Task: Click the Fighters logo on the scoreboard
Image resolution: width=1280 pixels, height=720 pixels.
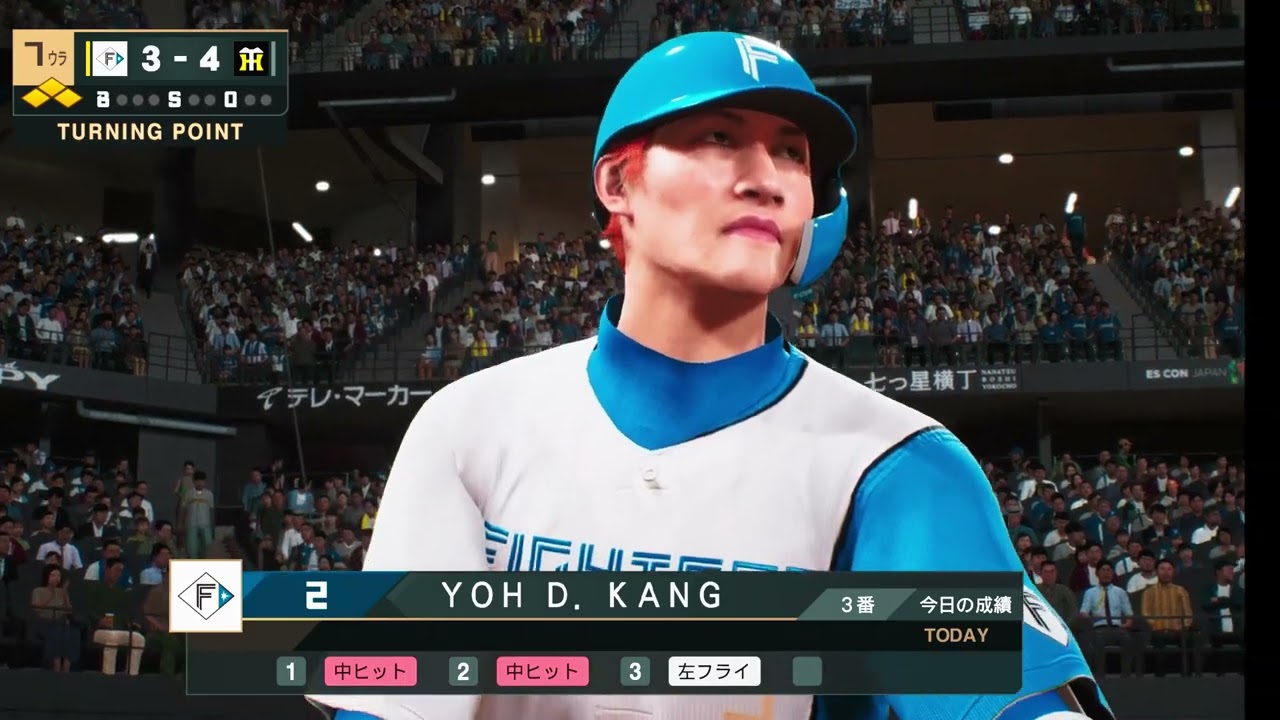Action: 110,60
